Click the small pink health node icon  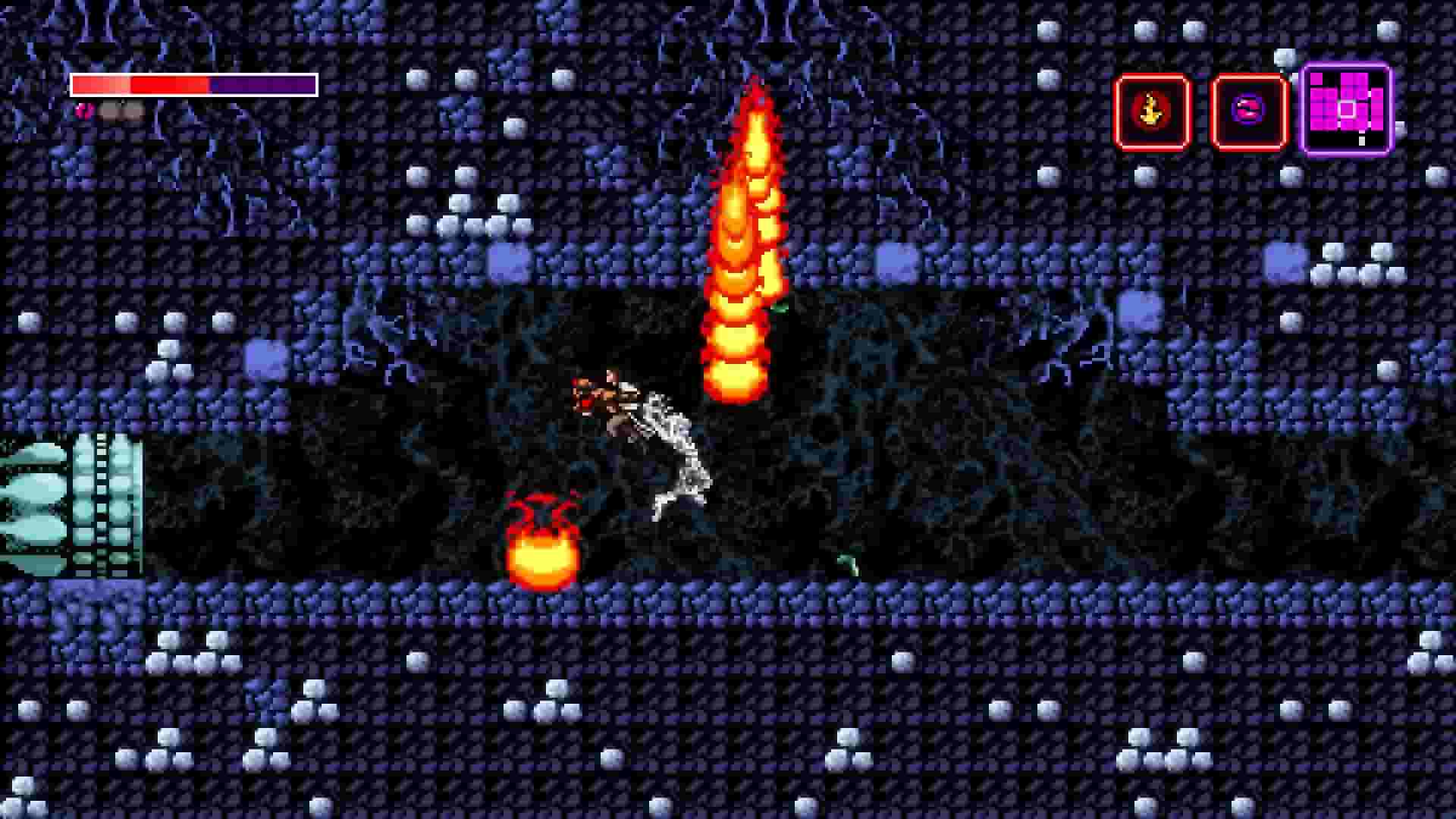click(83, 112)
